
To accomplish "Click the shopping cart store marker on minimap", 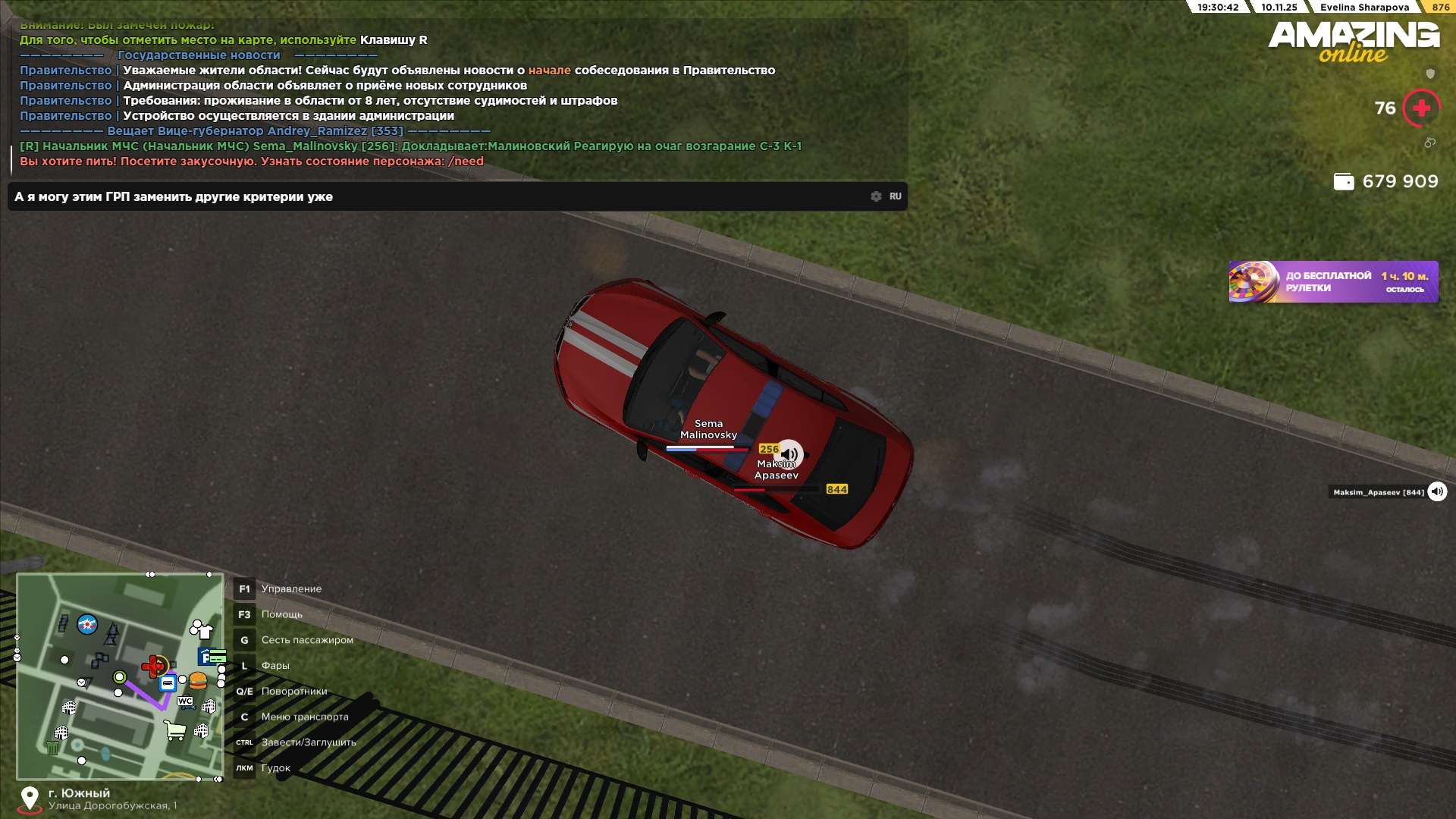I will (x=175, y=731).
